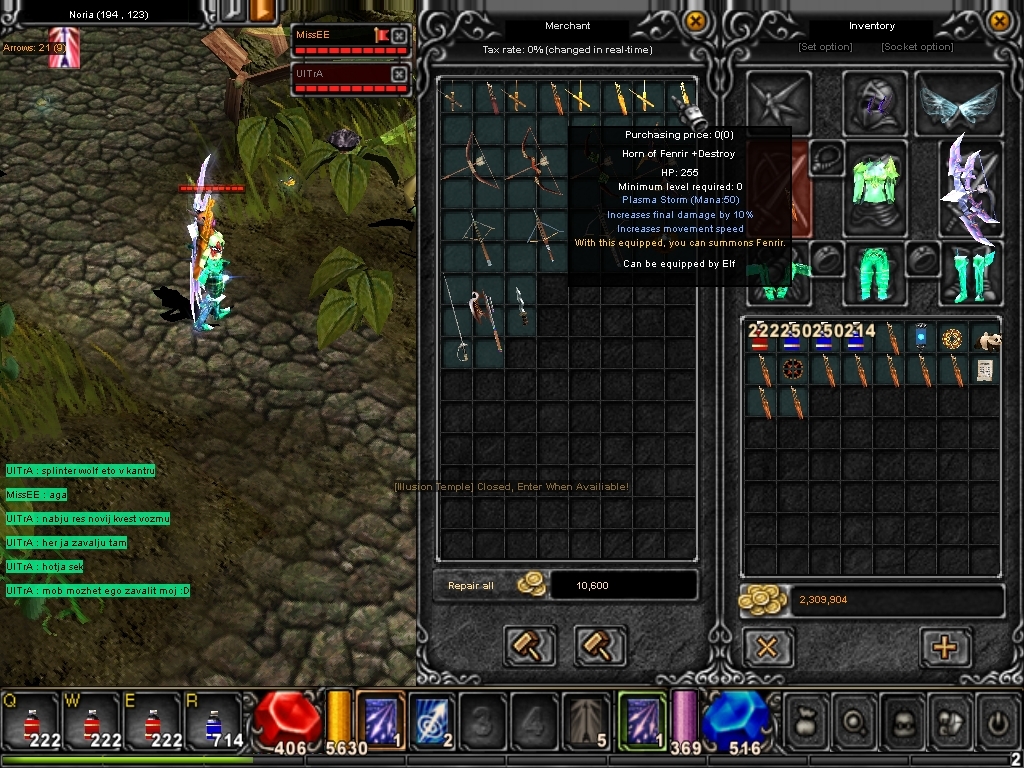Activate skill slot number 2
The height and width of the screenshot is (768, 1024).
pos(433,720)
